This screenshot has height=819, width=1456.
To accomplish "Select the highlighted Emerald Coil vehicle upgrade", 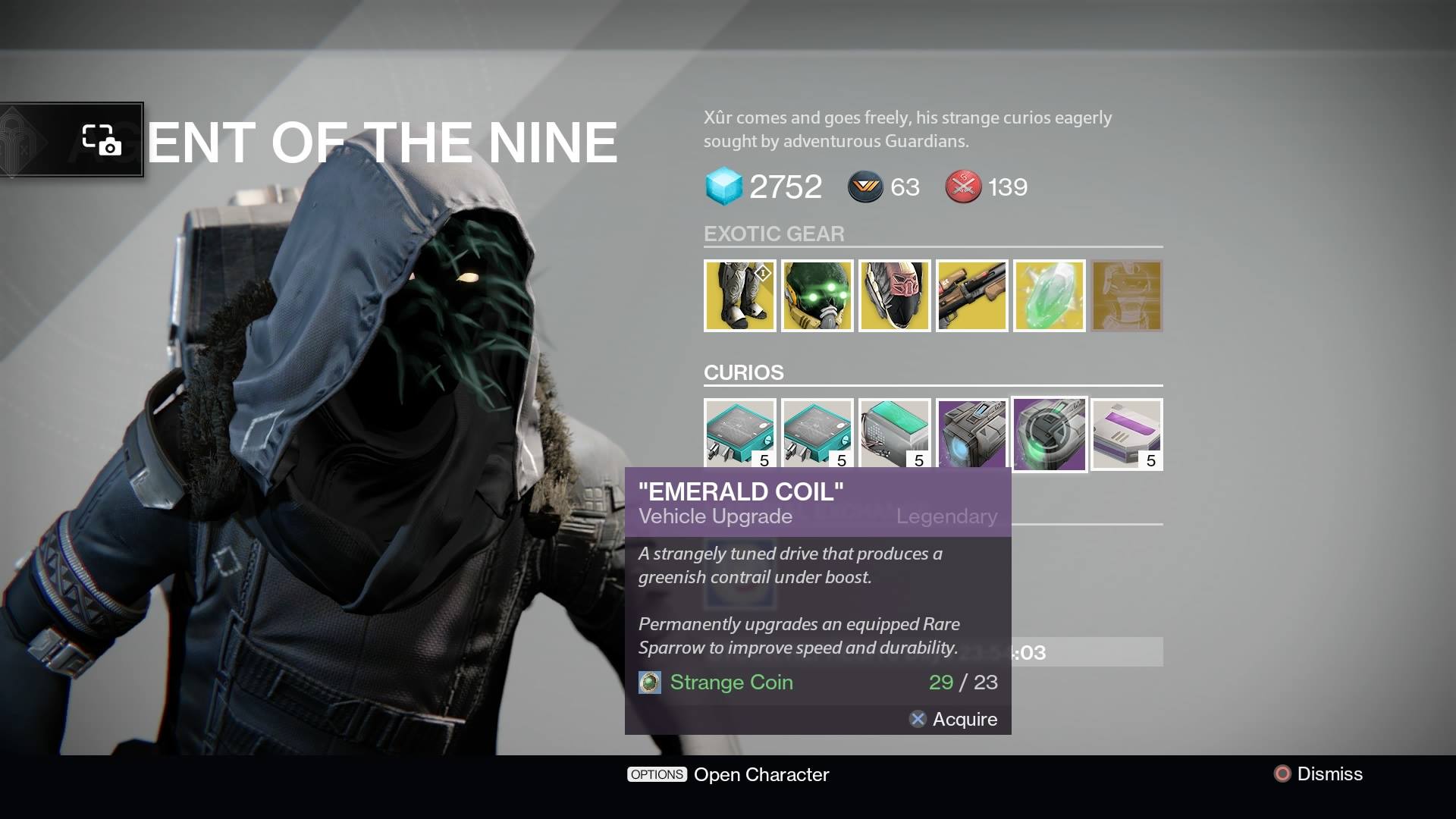I will tap(1050, 435).
